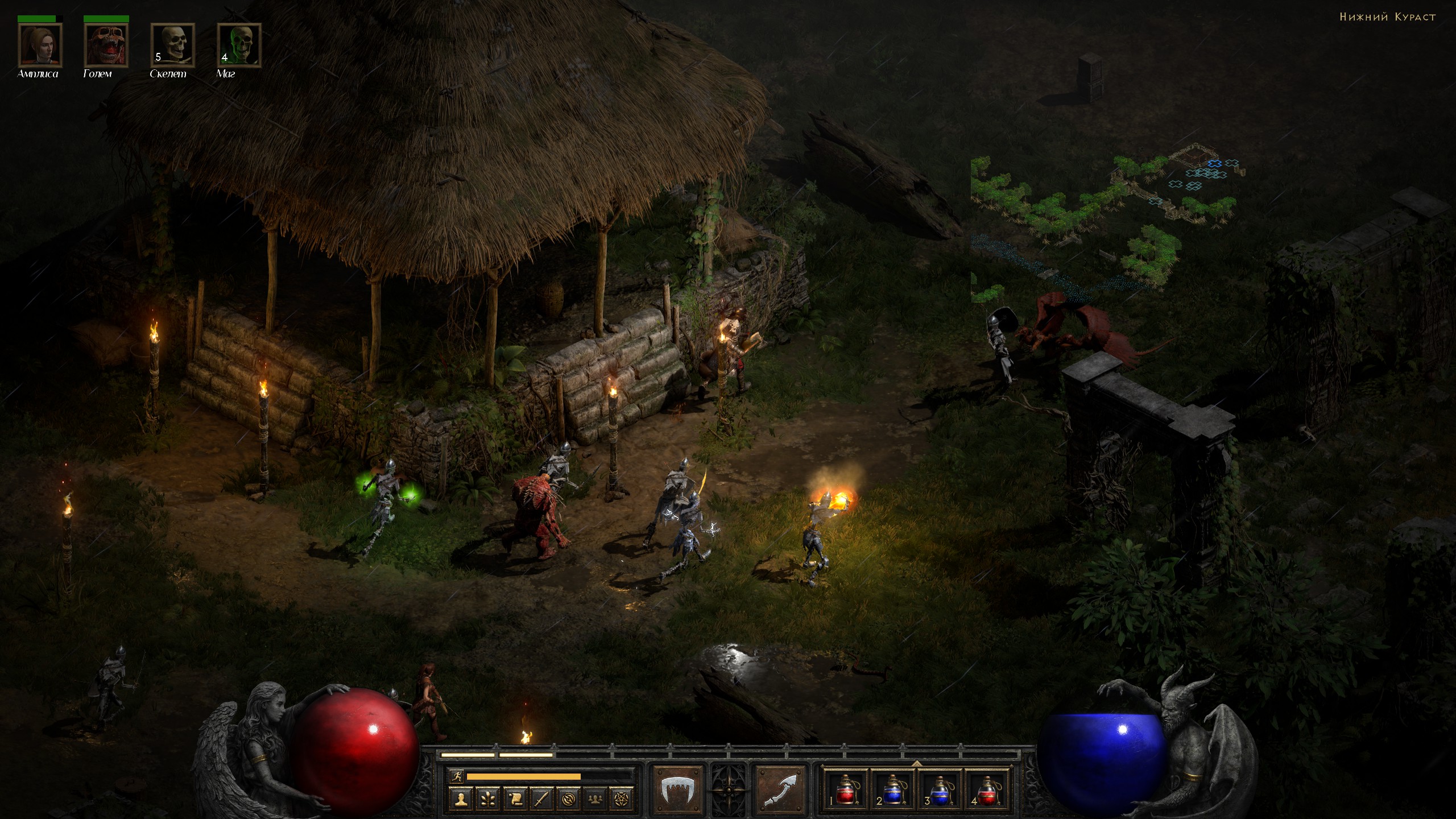Open the character screen bust icon
Viewport: 1456px width, 819px height.
tap(461, 799)
